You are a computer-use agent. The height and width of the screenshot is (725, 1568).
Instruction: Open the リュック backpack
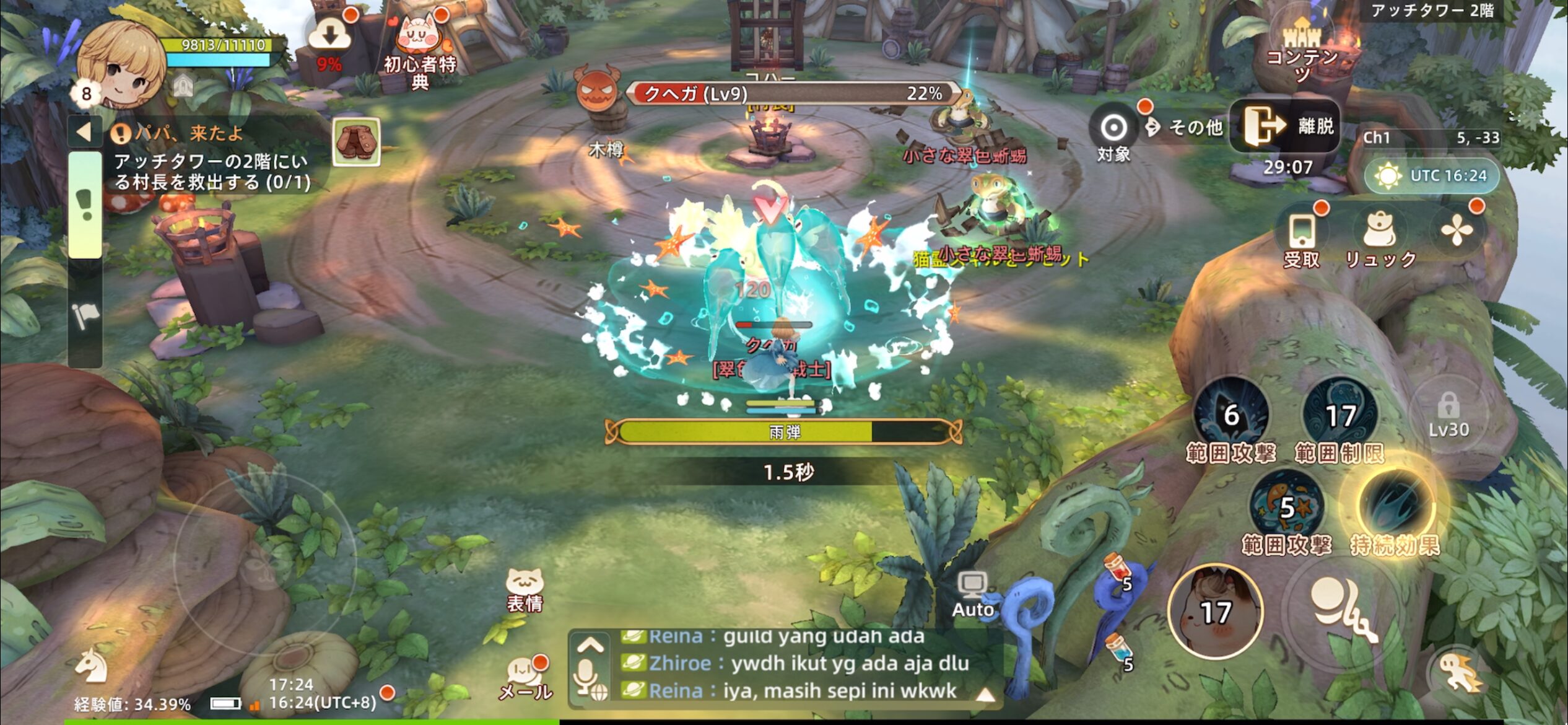[1380, 236]
